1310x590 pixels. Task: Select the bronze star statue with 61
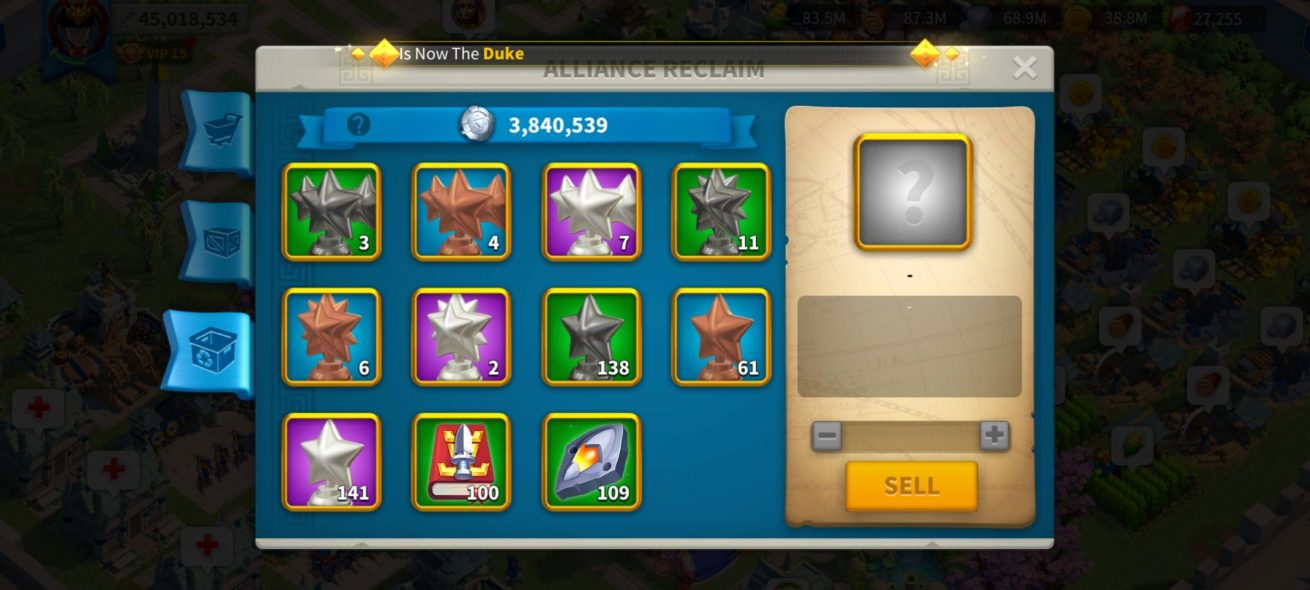click(721, 337)
